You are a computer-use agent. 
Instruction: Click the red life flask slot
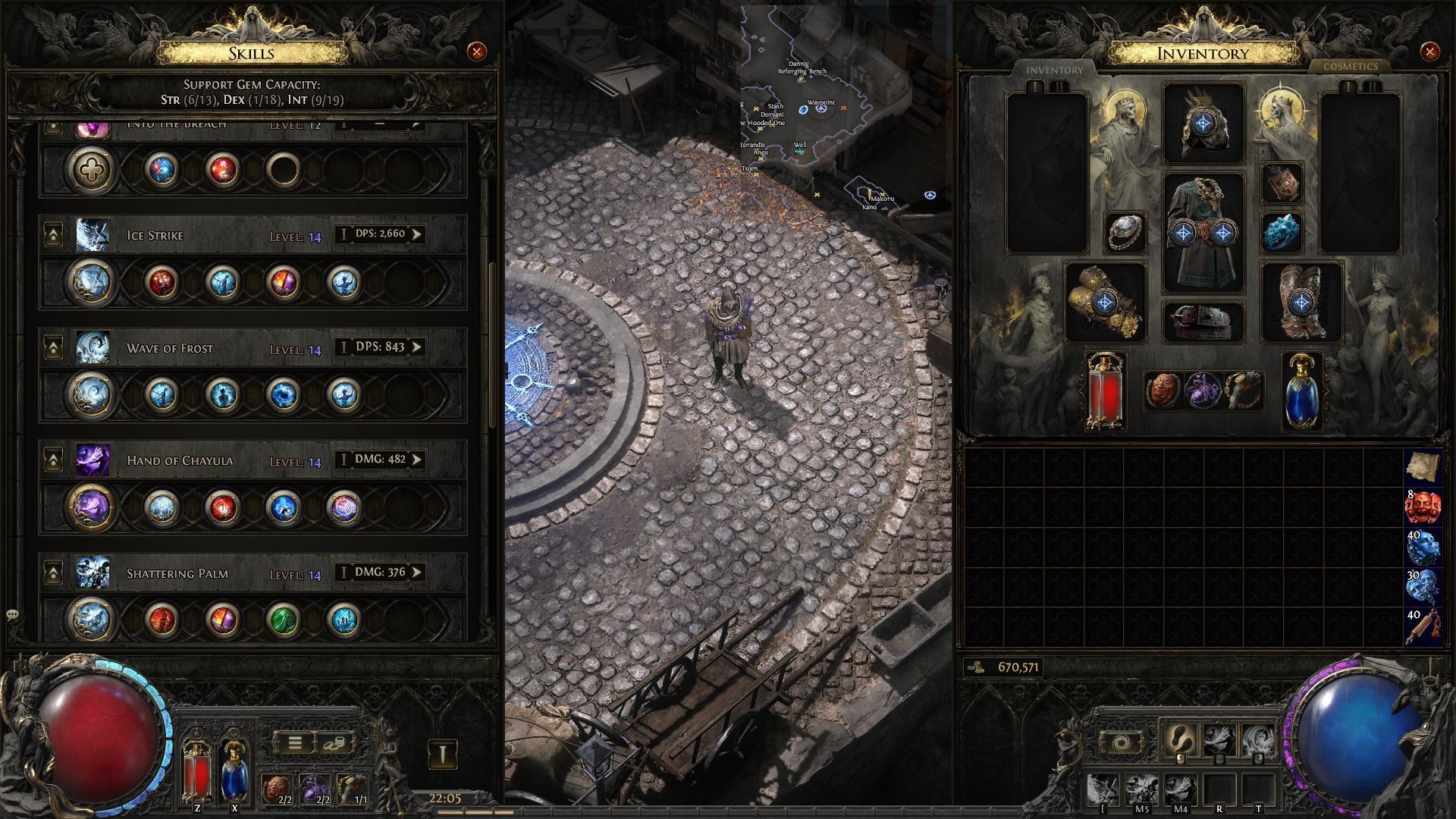point(1105,392)
